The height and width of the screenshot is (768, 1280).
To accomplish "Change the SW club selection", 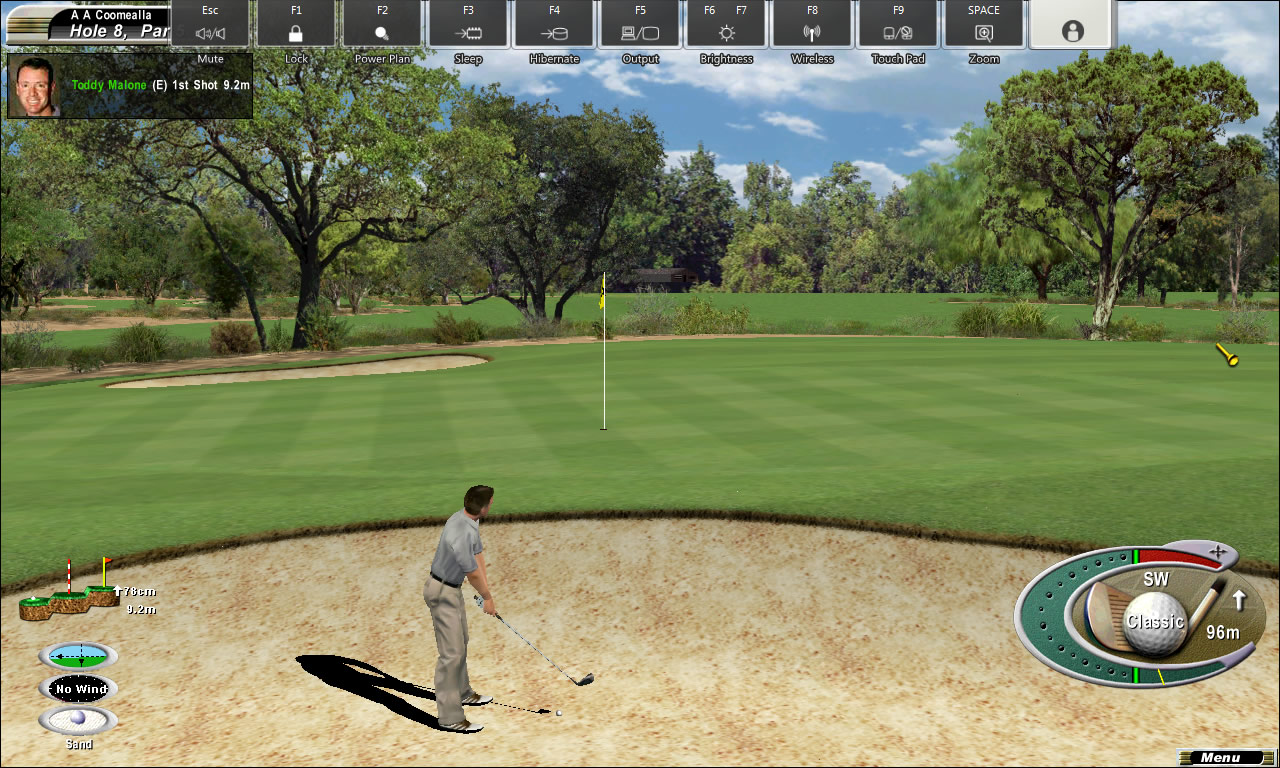I will click(x=1155, y=580).
